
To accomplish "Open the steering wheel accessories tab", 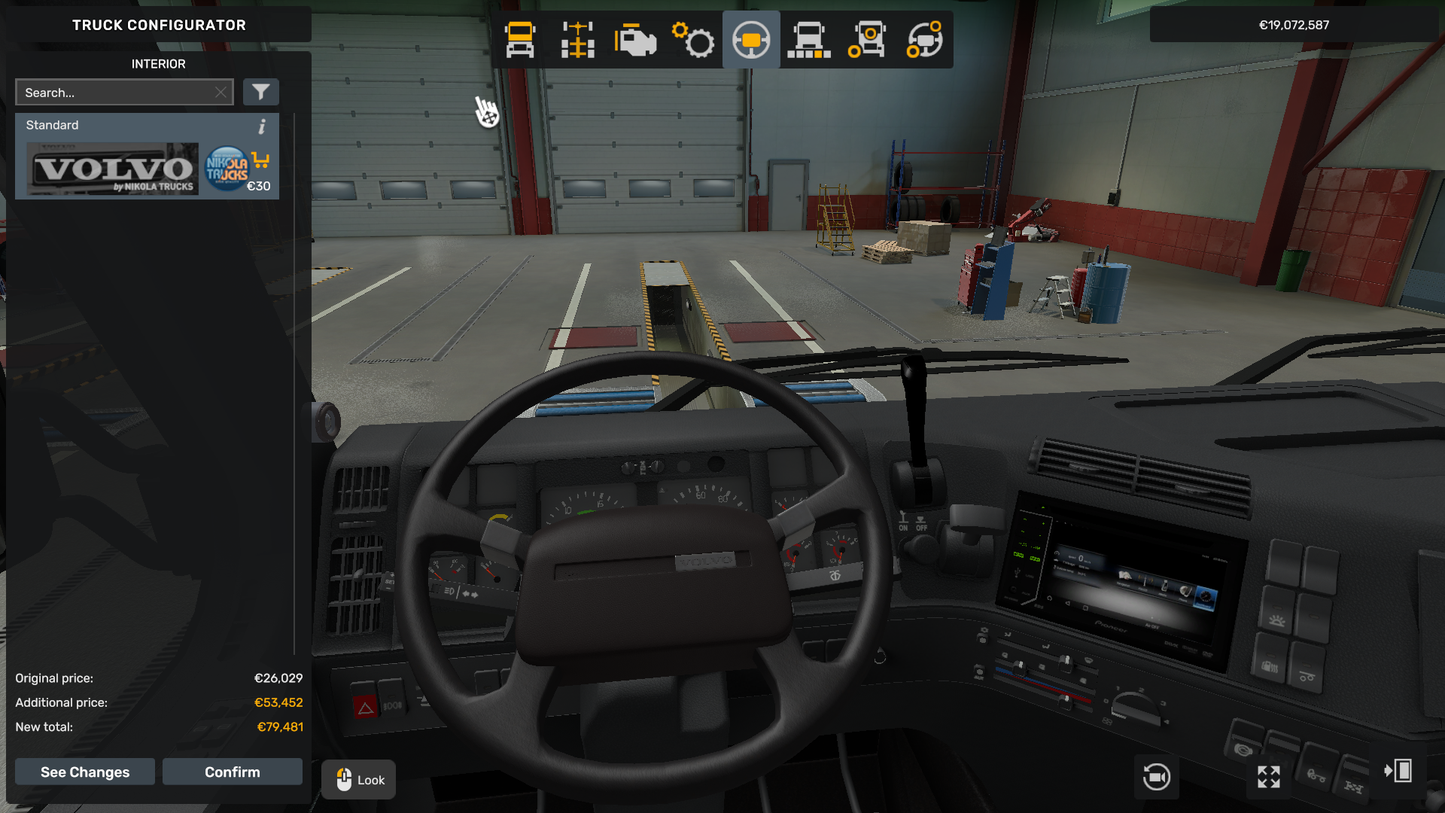I will click(925, 40).
